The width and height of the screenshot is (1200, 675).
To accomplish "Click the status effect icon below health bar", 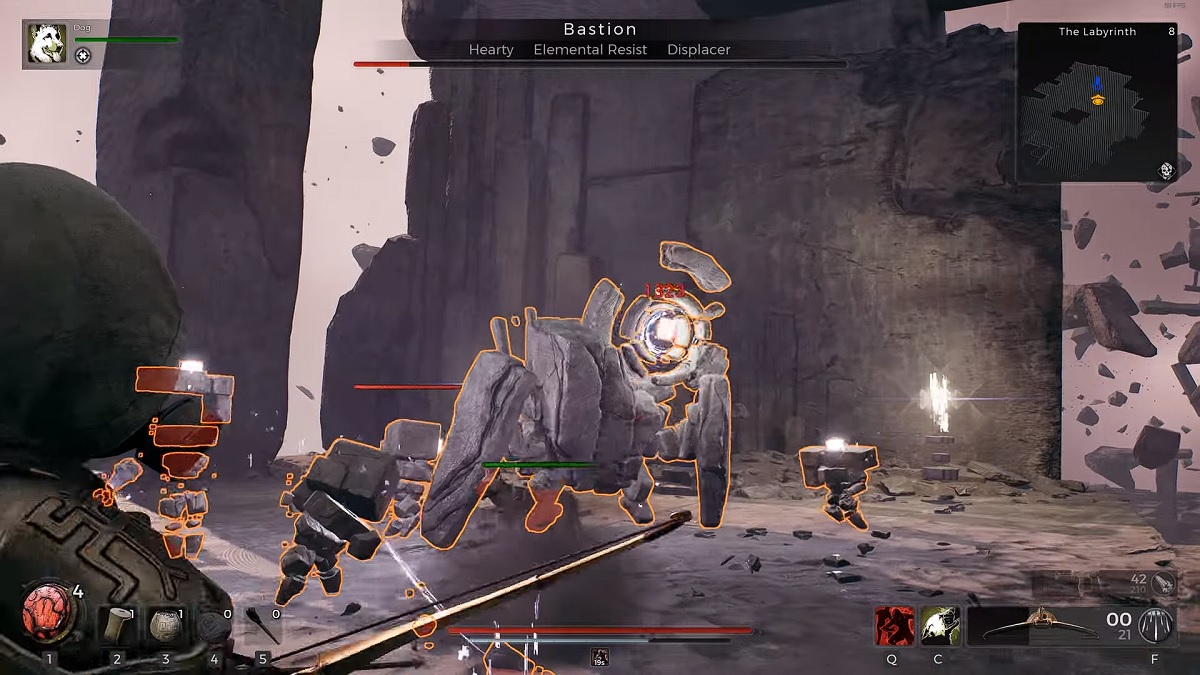I will pos(600,656).
